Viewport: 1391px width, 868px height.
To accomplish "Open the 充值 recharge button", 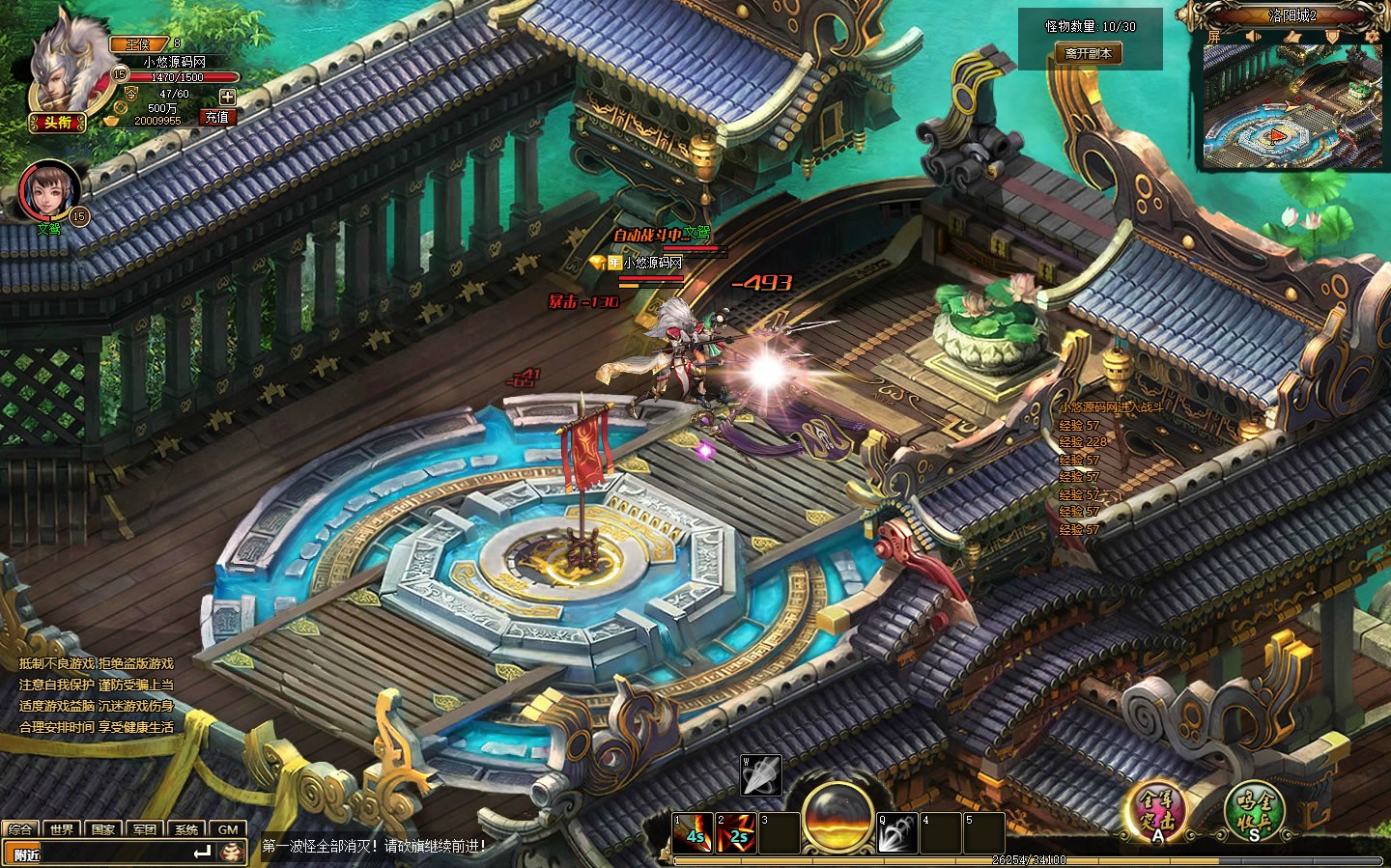I will pyautogui.click(x=216, y=117).
